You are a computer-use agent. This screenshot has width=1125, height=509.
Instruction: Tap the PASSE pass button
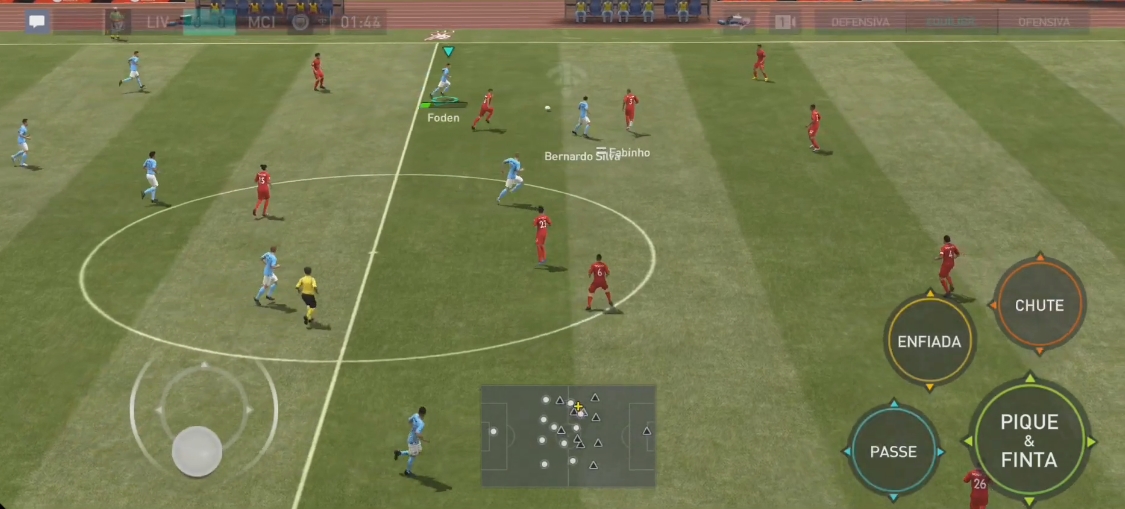893,451
